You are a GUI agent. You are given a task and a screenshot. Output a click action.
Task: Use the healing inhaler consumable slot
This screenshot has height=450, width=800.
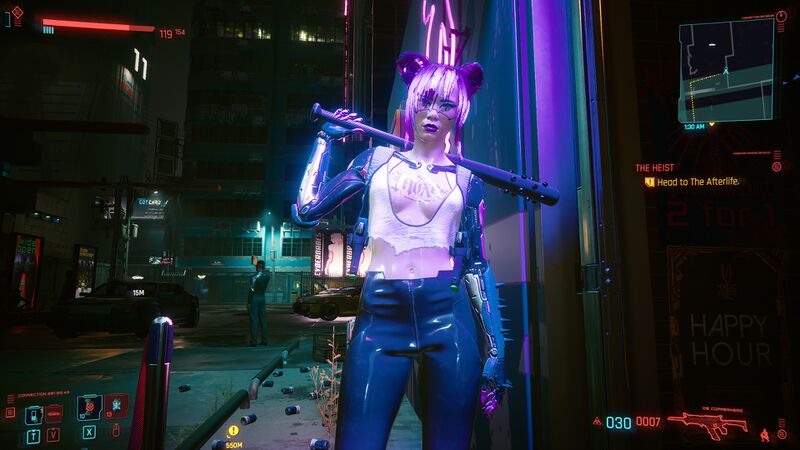coord(90,407)
